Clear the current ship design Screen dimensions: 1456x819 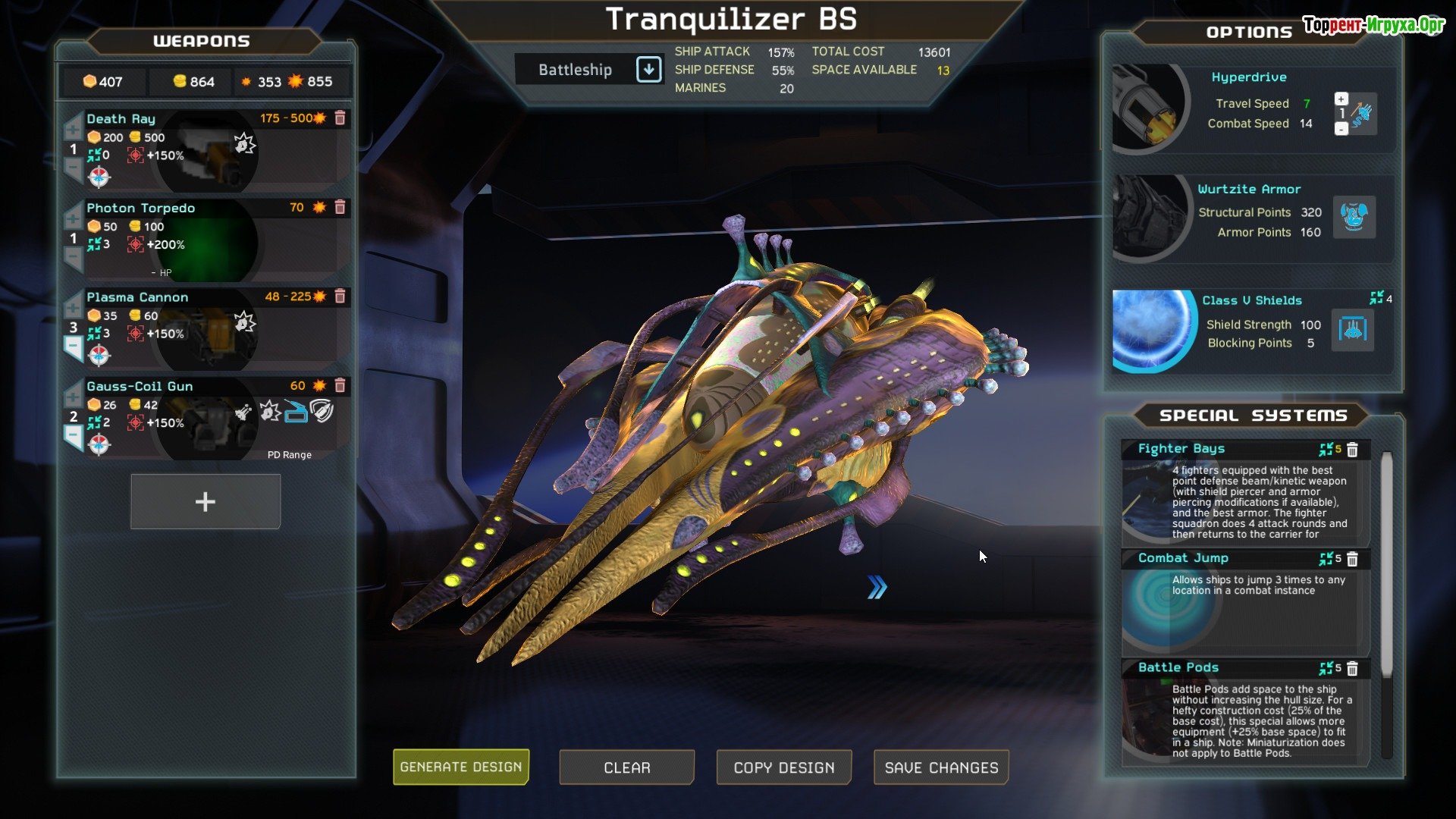point(626,767)
